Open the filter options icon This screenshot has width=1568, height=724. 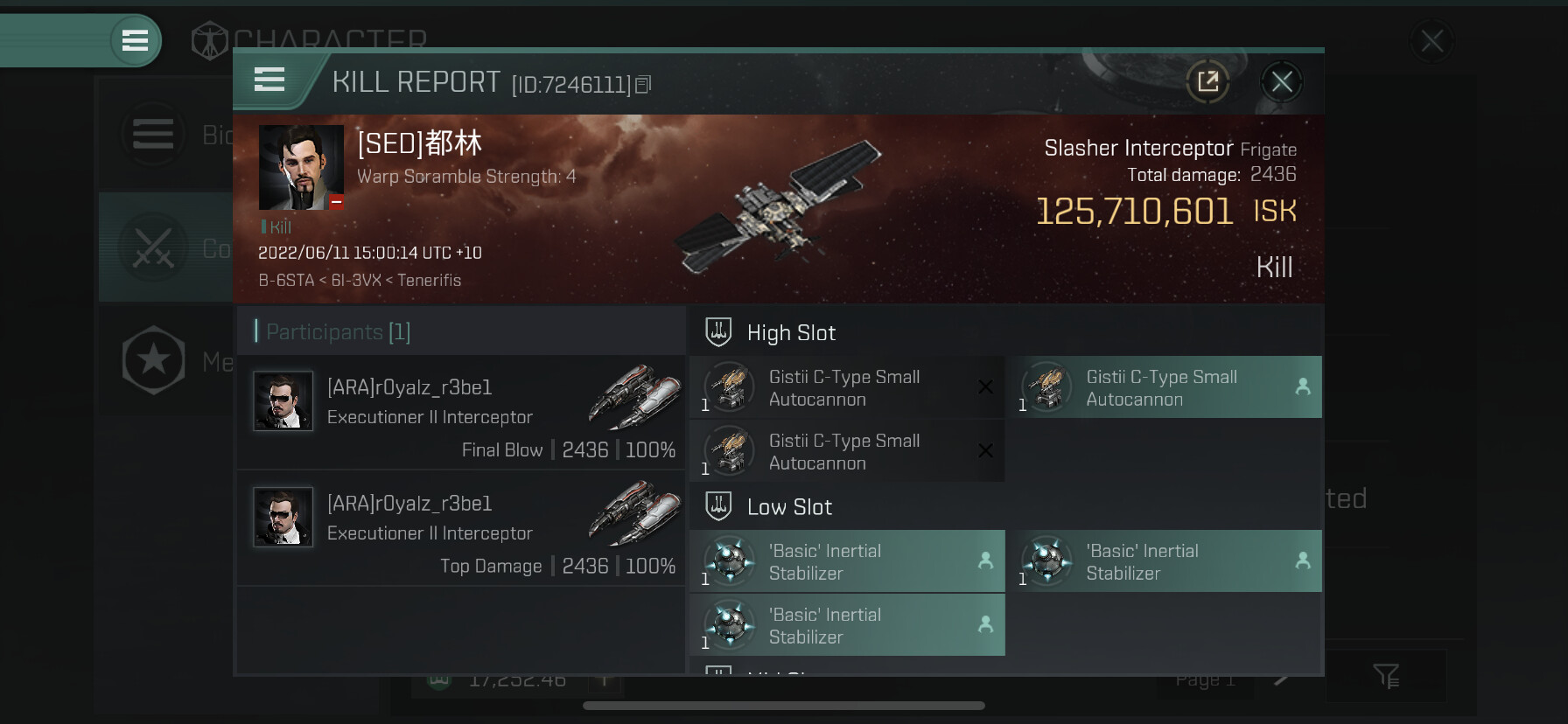tap(1386, 676)
